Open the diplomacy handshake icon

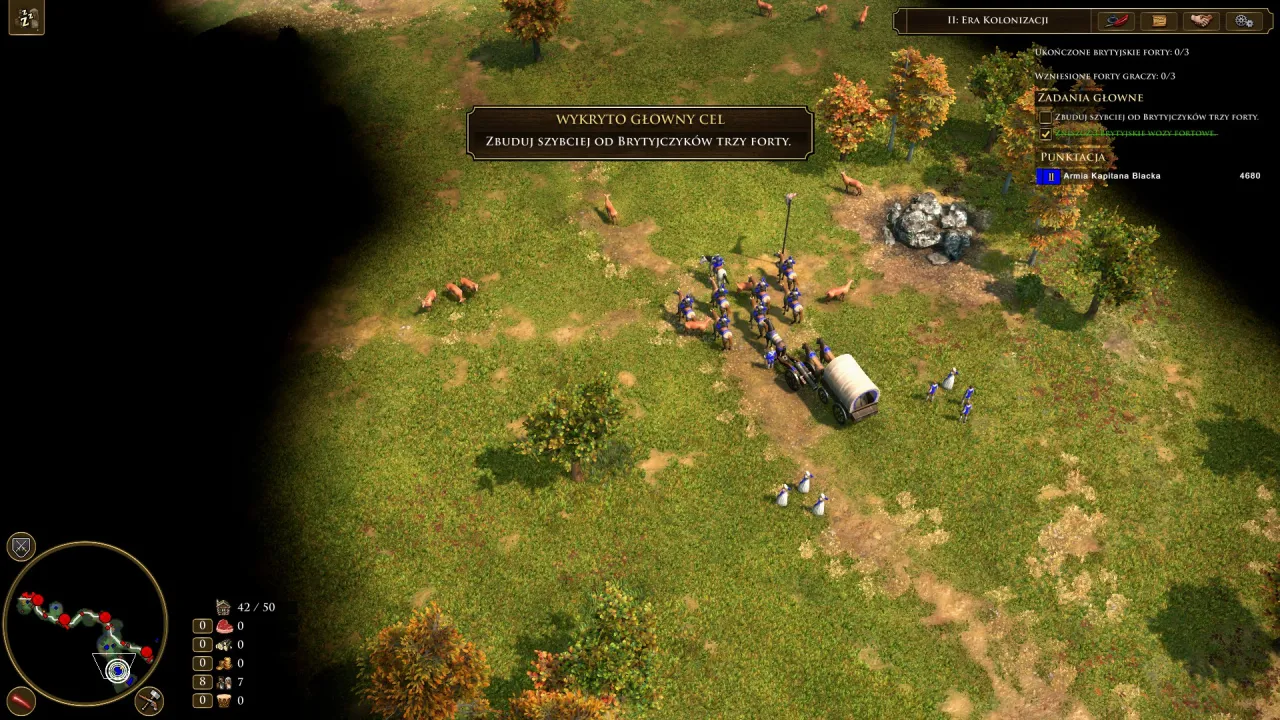(1200, 20)
